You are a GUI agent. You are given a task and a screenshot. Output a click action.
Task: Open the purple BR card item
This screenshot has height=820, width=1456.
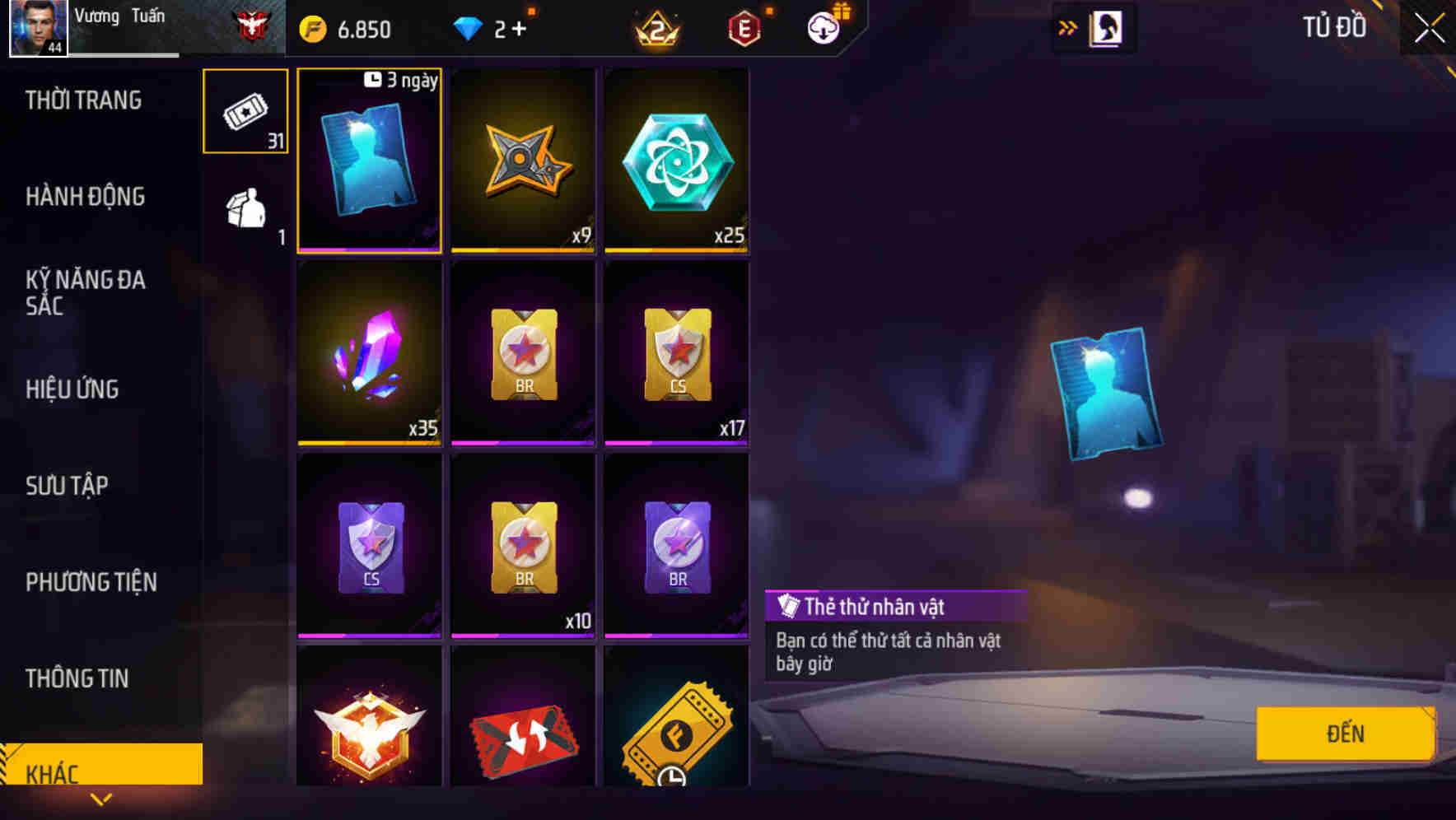coord(675,545)
